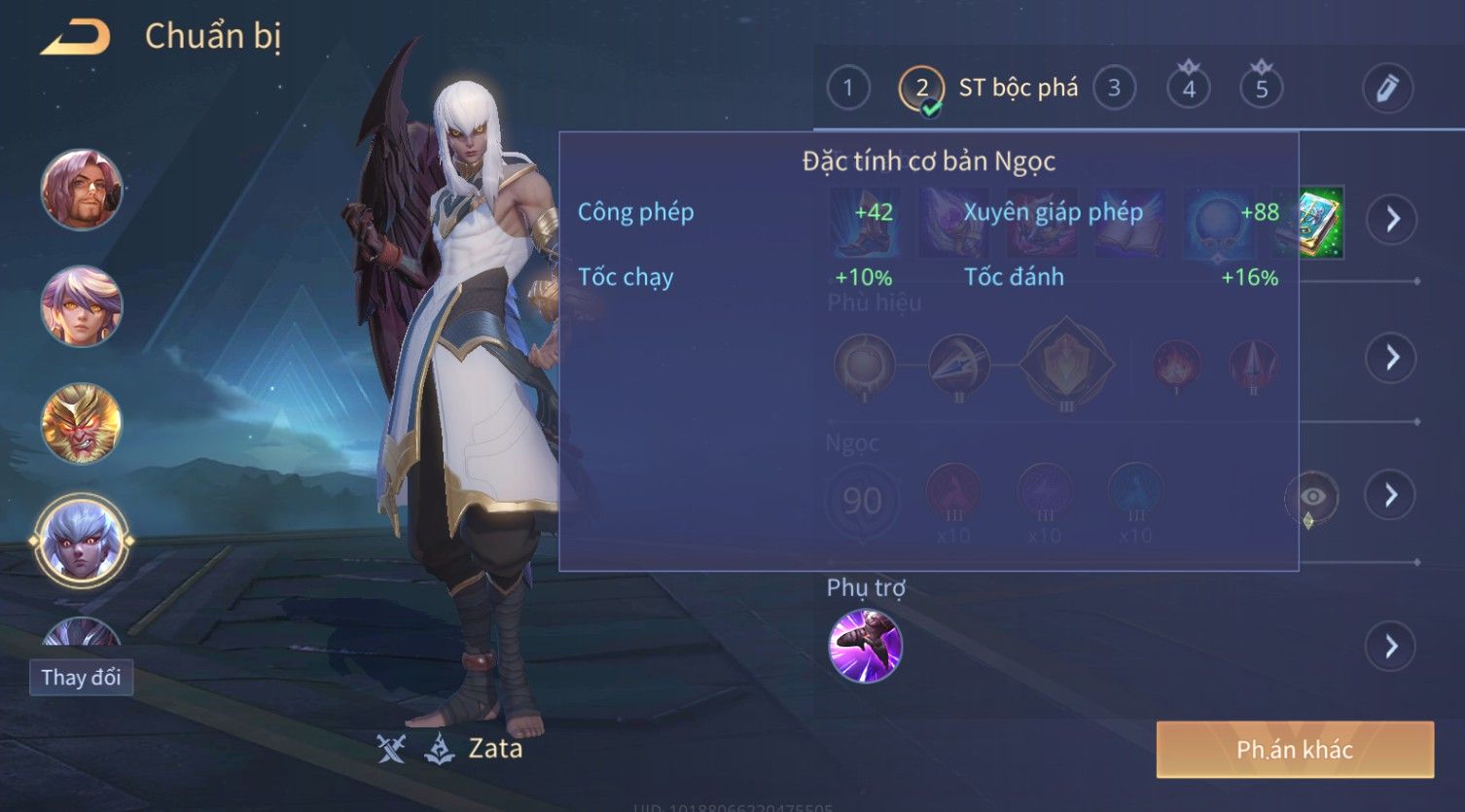The image size is (1465, 812).
Task: Click the Phản khắc button
Action: pyautogui.click(x=1295, y=750)
